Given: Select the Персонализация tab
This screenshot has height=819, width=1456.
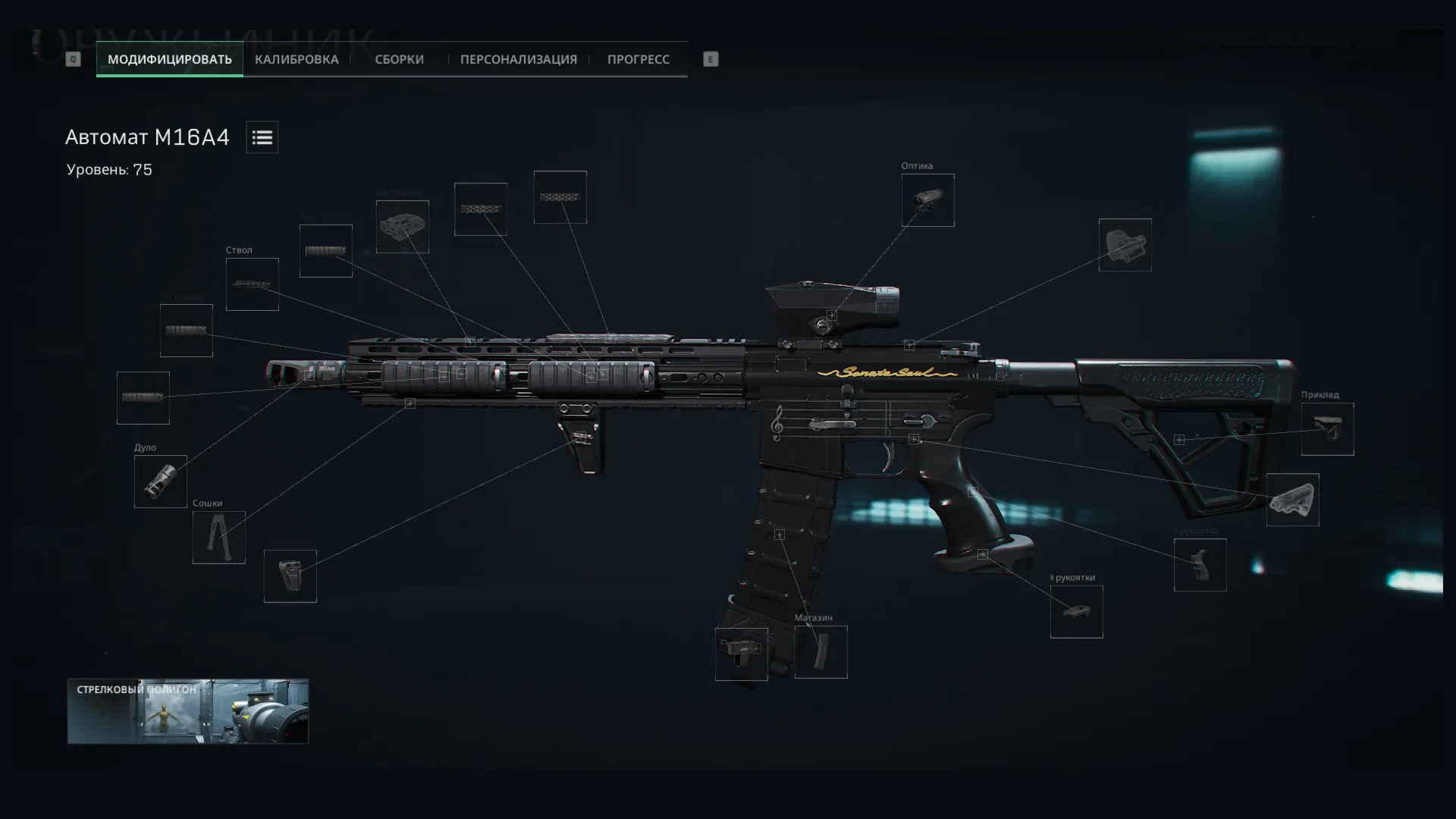Looking at the screenshot, I should tap(518, 59).
